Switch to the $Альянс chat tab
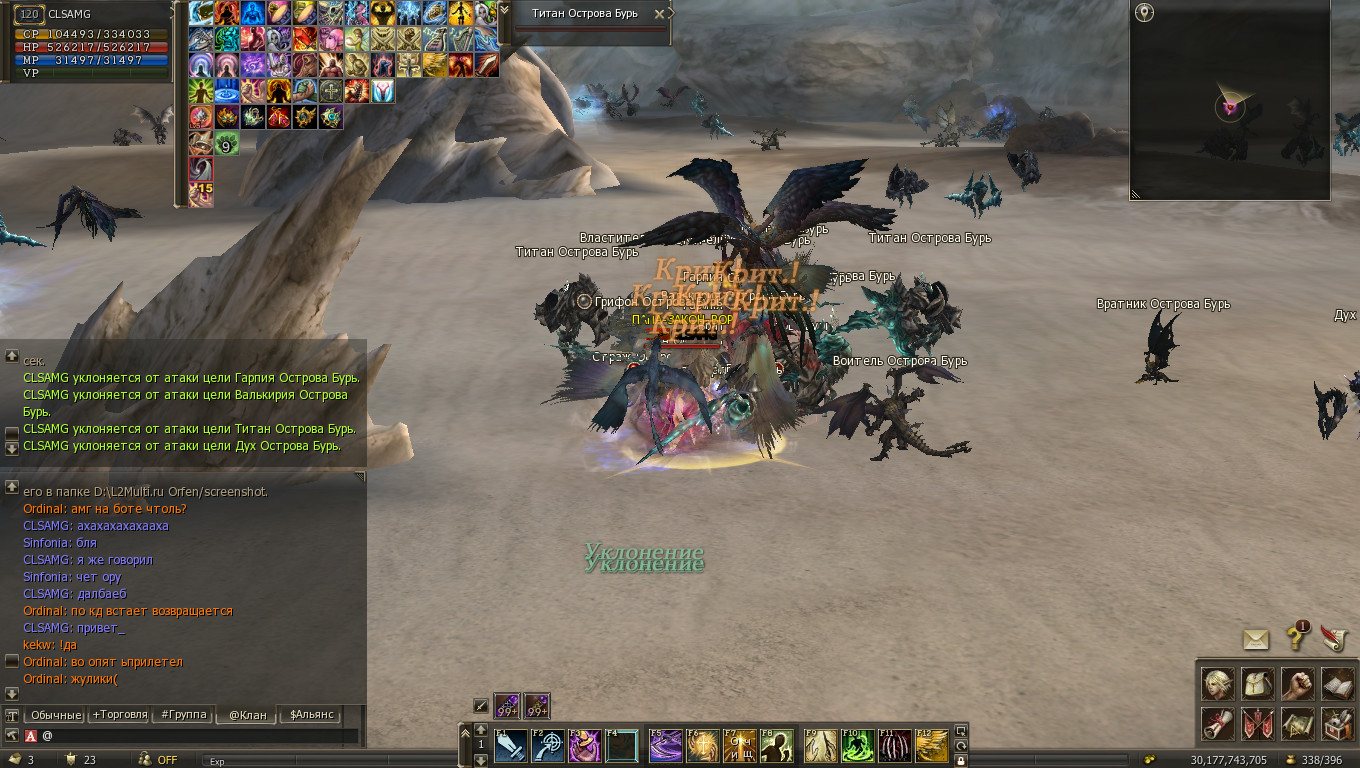The height and width of the screenshot is (768, 1360). (311, 715)
